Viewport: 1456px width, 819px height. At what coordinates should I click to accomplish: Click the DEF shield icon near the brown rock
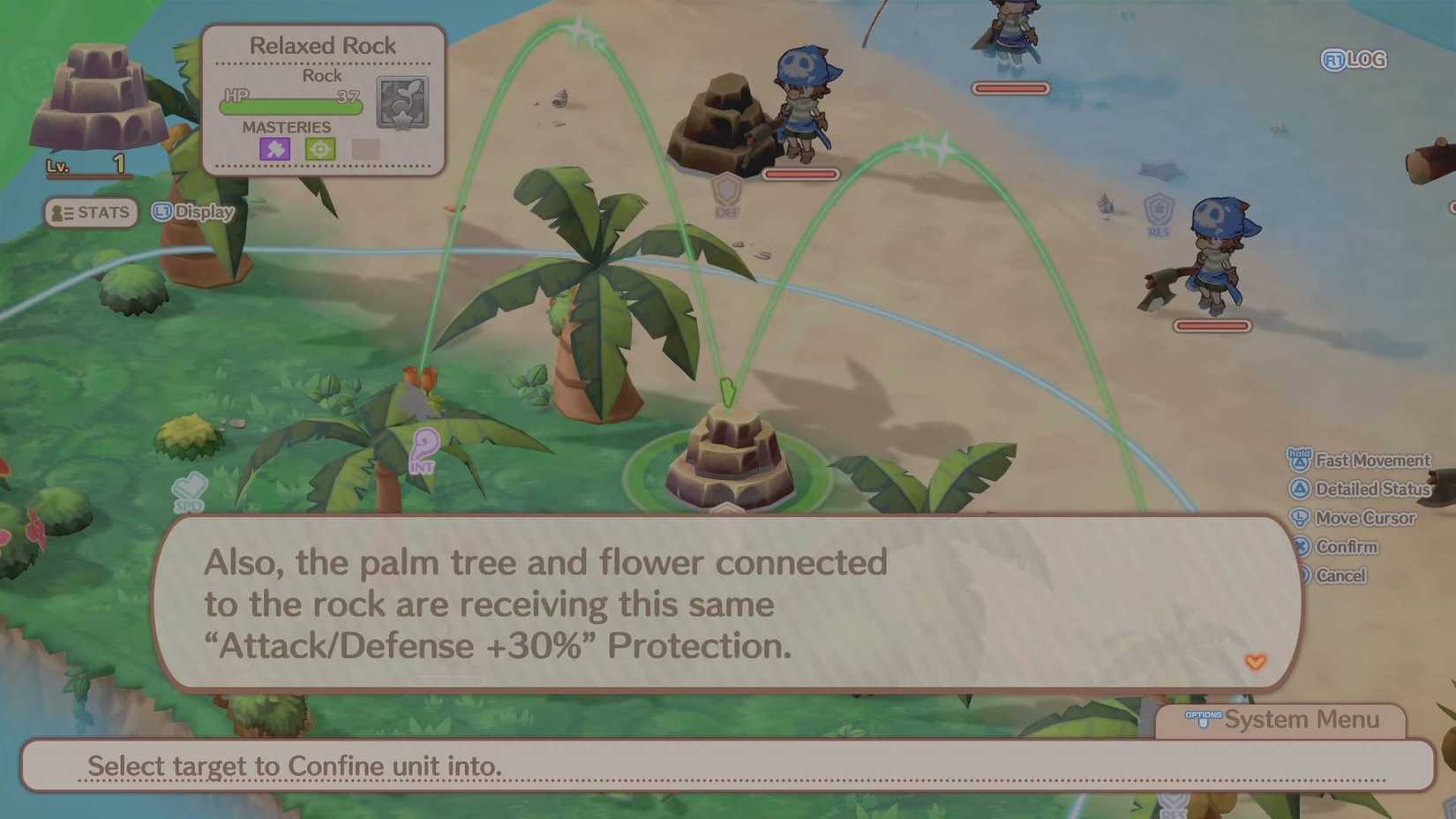tap(725, 191)
